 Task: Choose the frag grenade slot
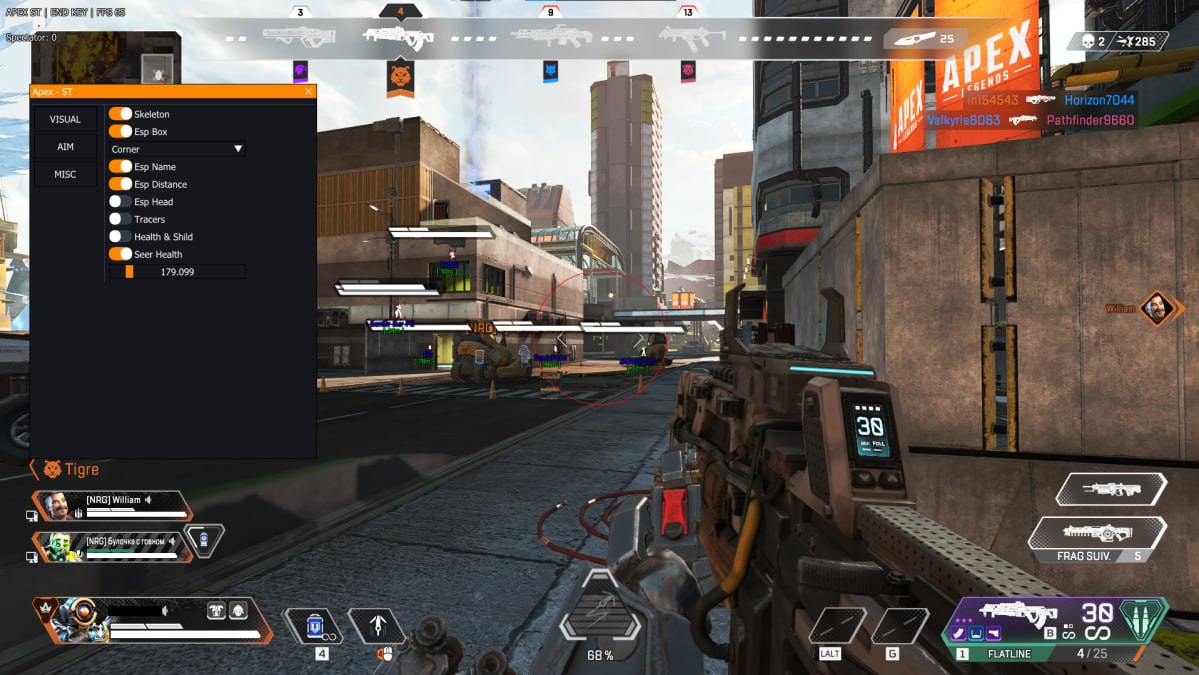click(x=1097, y=534)
